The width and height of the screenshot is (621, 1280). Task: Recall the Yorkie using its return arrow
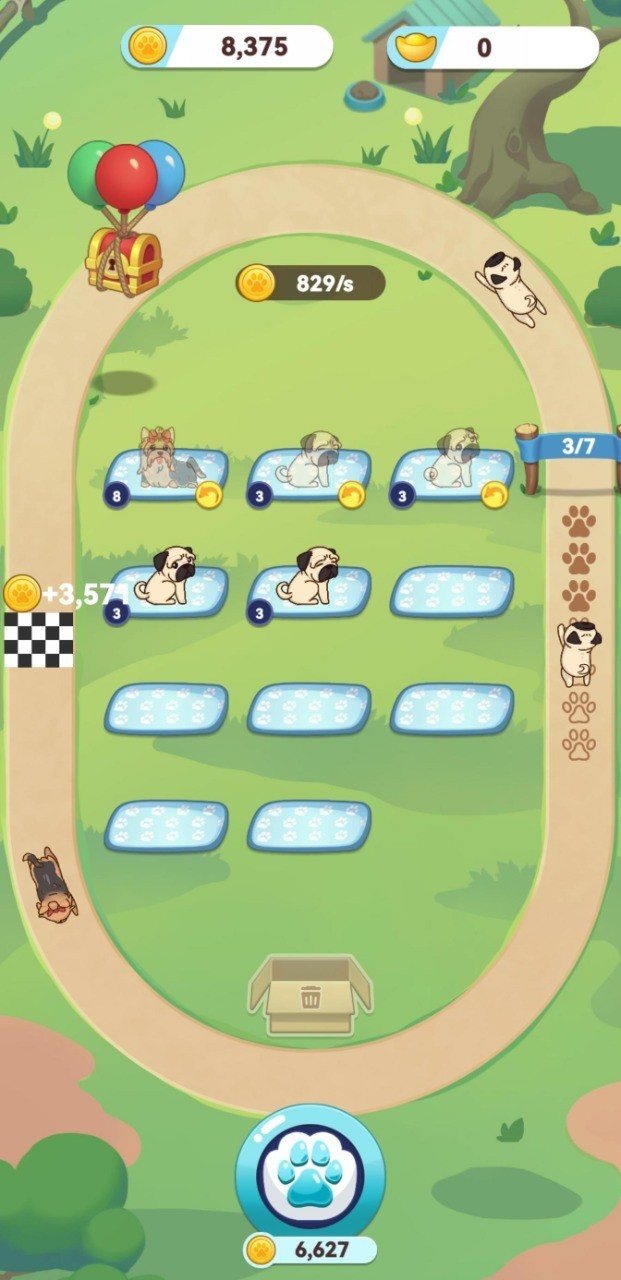click(x=208, y=494)
